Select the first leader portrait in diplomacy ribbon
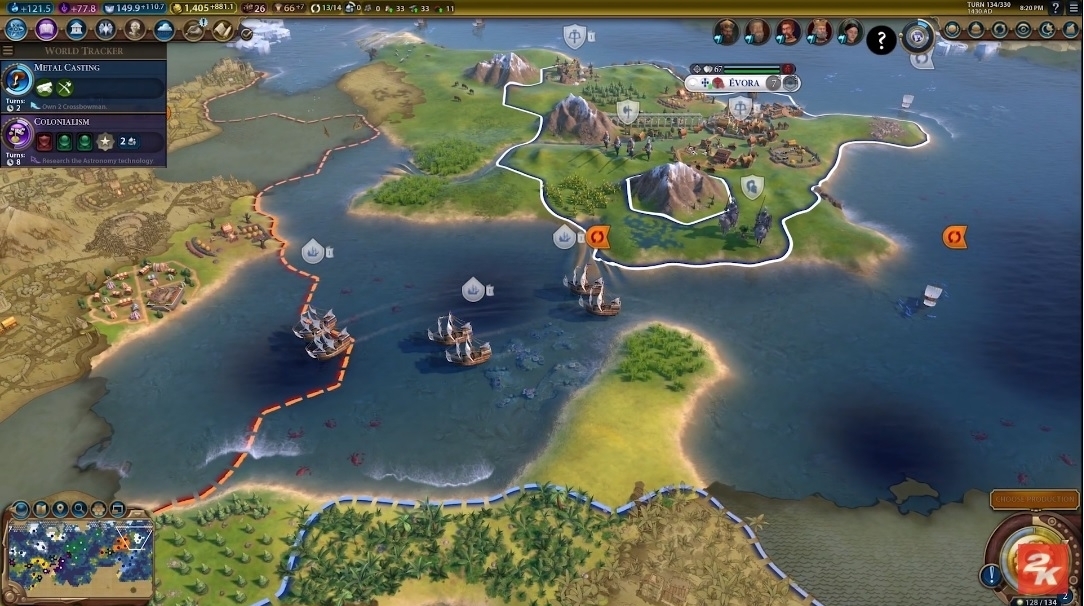Screen dimensions: 1084x606 726,33
